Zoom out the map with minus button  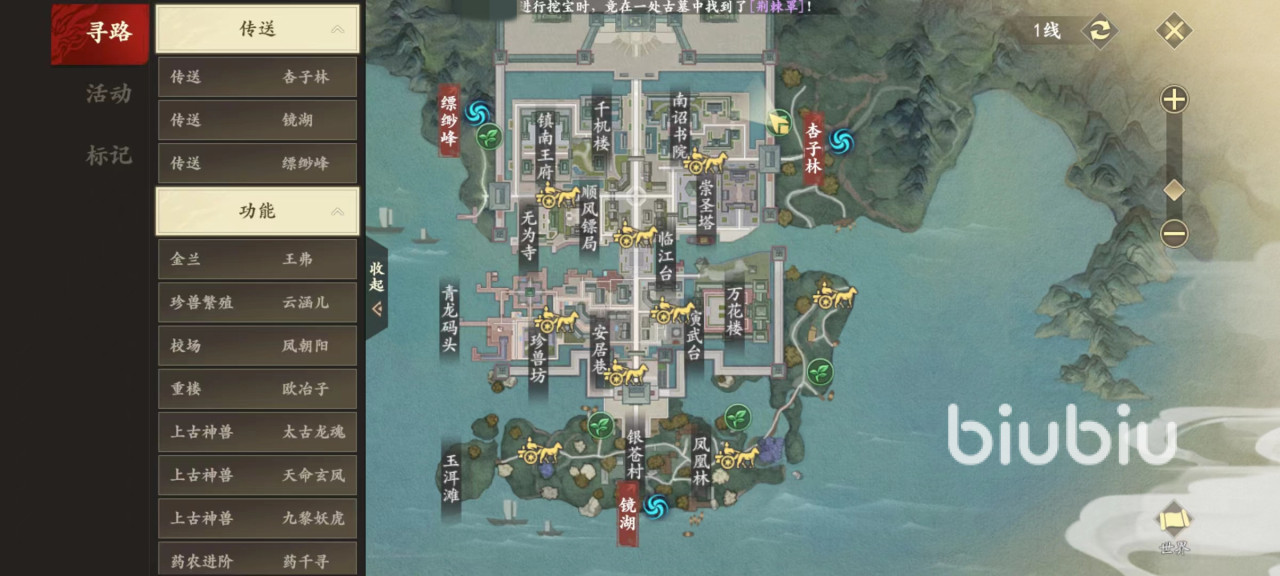[x=1174, y=234]
